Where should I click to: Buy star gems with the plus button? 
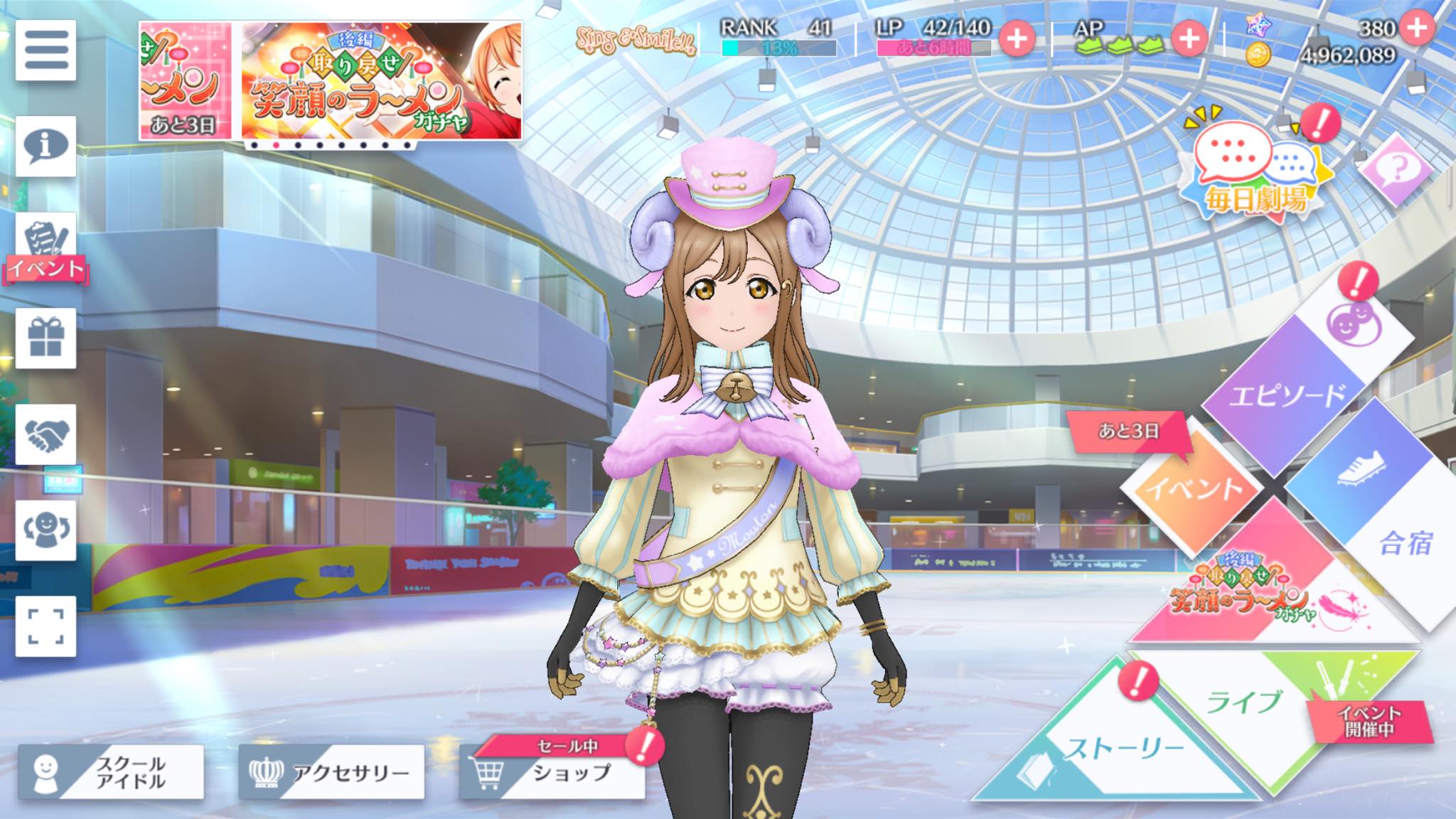click(x=1417, y=28)
